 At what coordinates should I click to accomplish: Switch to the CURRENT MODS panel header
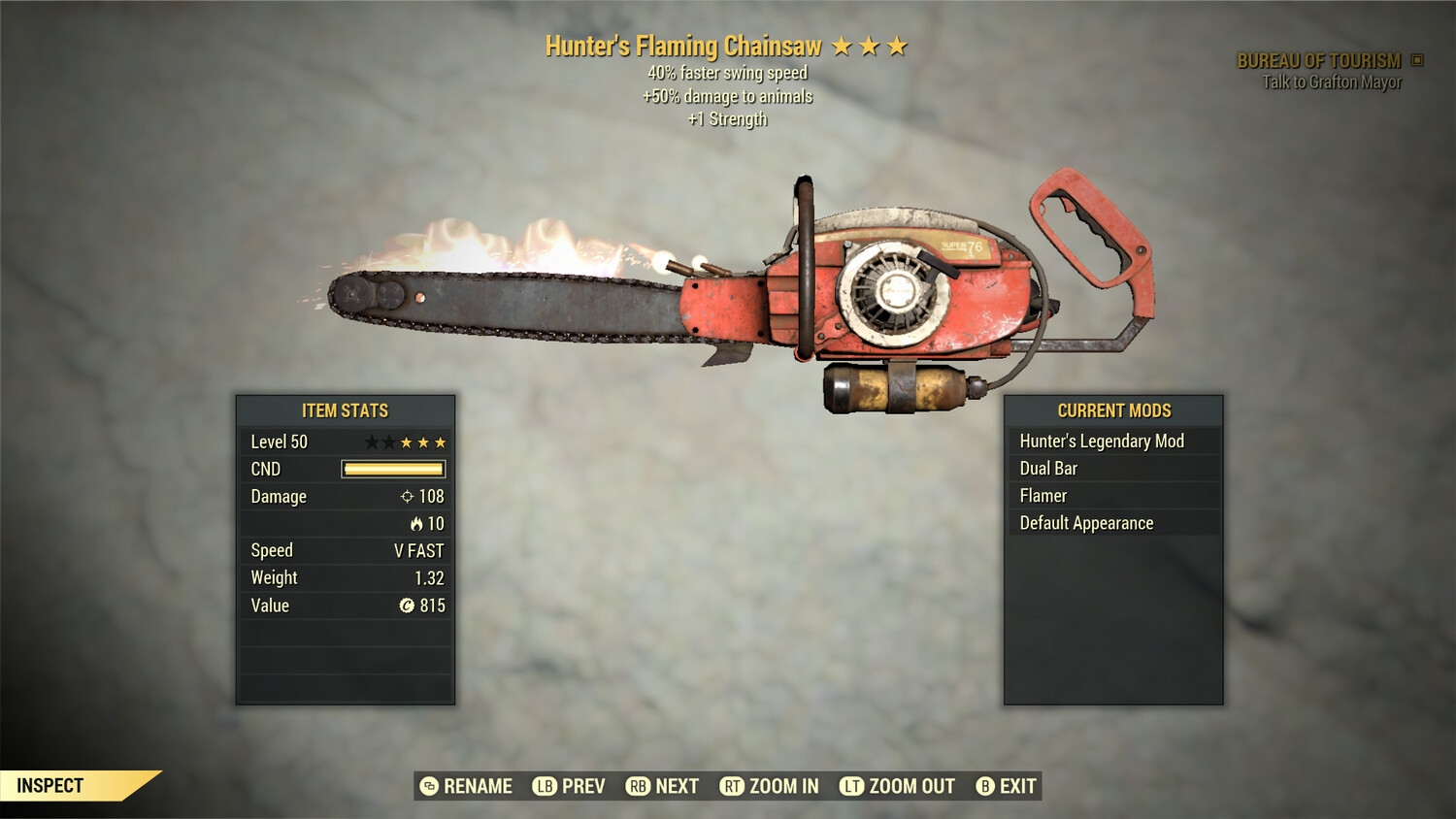click(1113, 410)
